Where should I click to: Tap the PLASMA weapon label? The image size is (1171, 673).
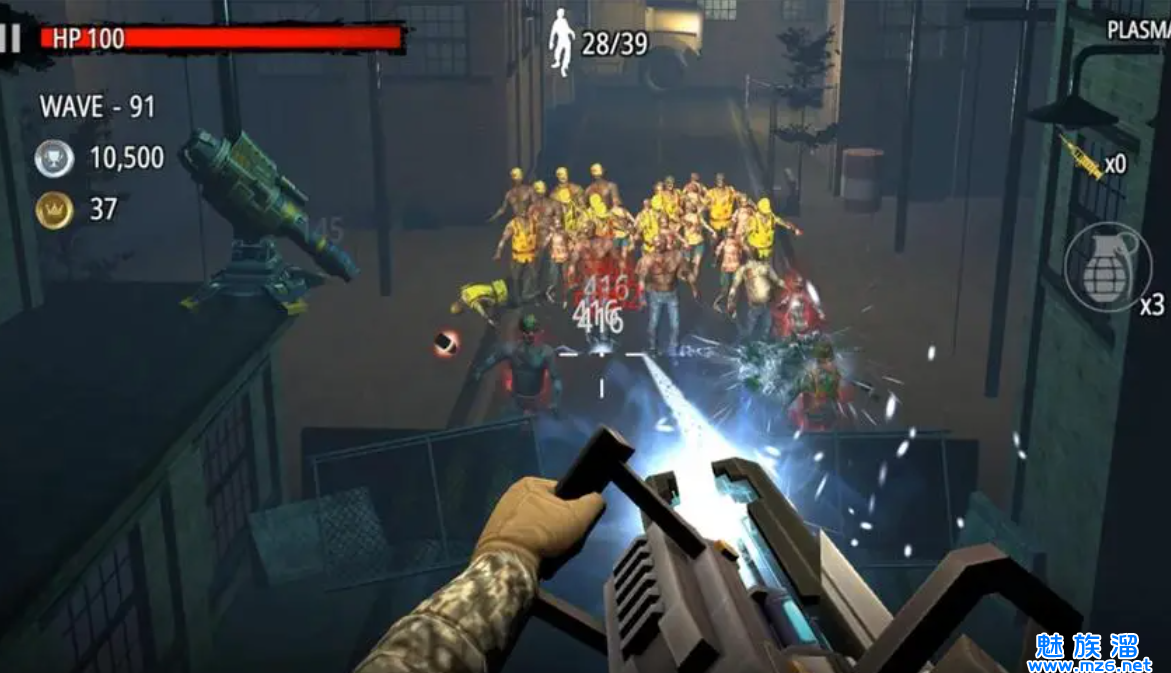click(x=1138, y=30)
